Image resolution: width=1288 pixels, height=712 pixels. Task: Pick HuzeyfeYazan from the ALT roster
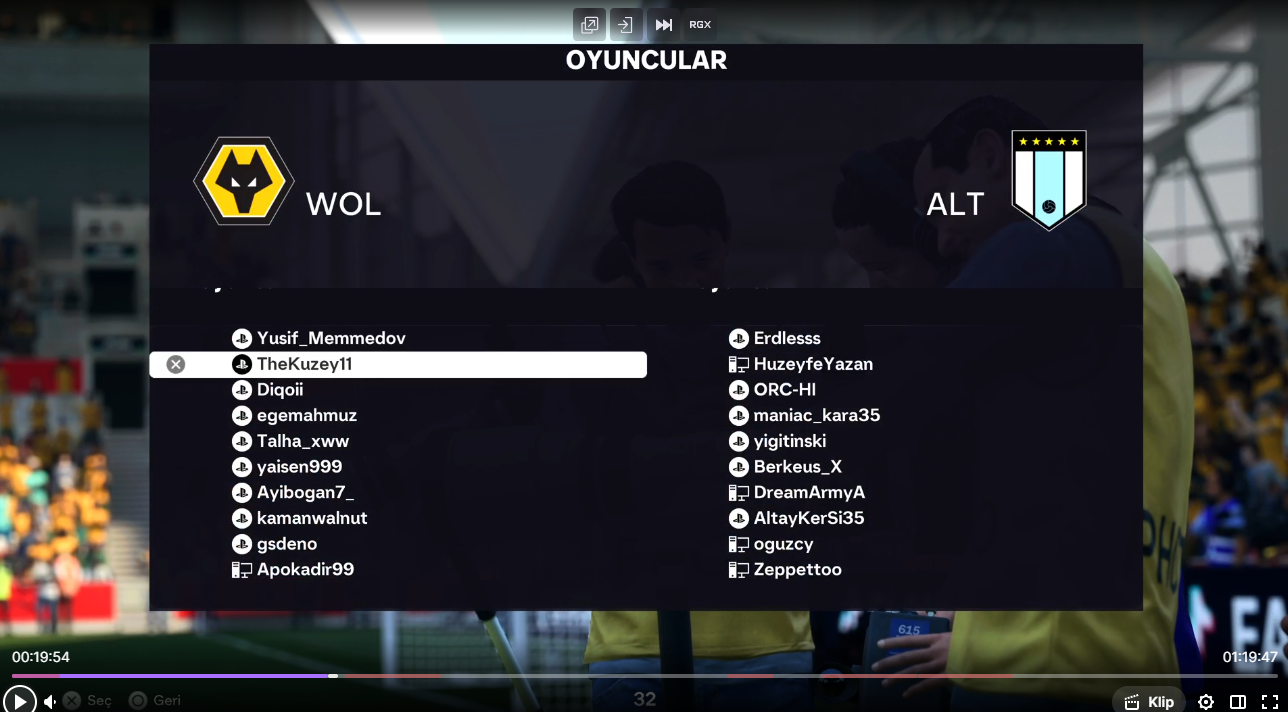click(x=812, y=365)
